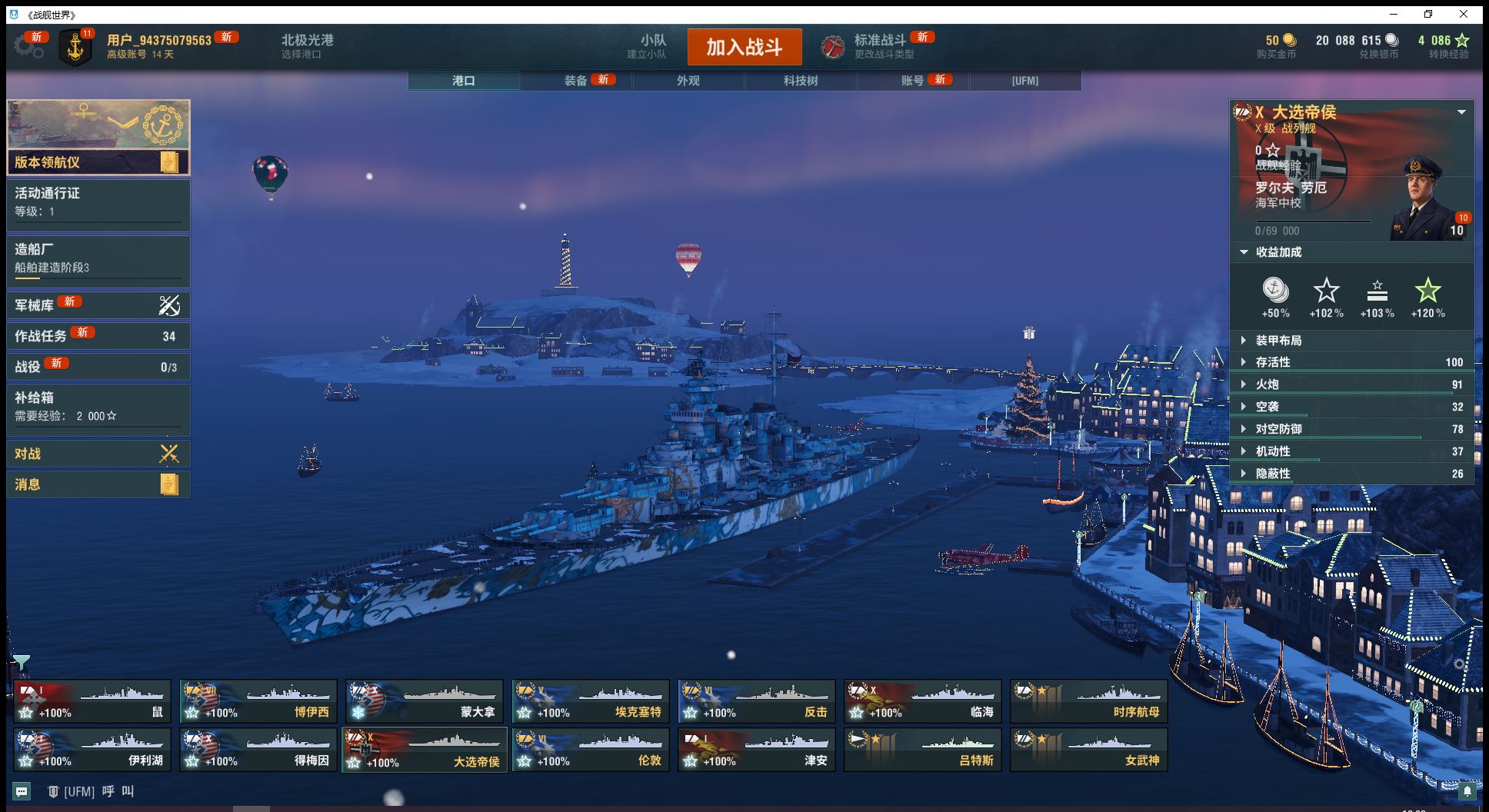This screenshot has width=1489, height=812.
Task: Expand the 火炮 artillery stats row
Action: pyautogui.click(x=1351, y=384)
